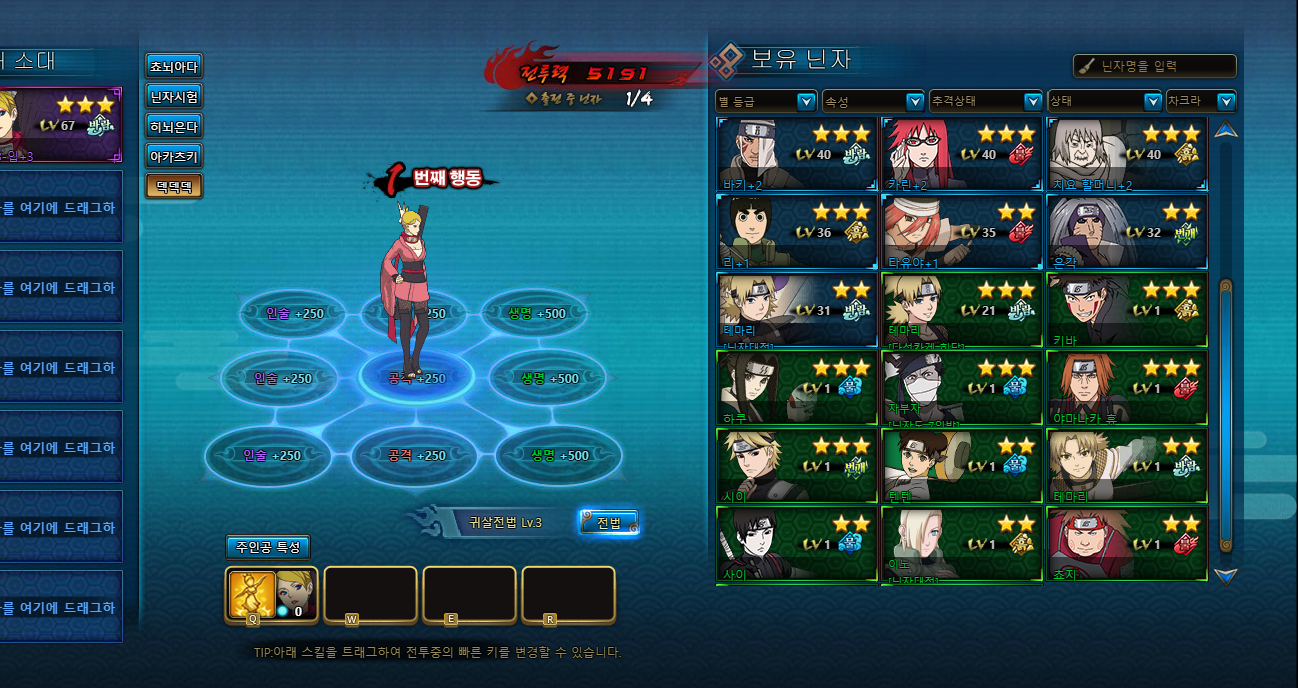
Task: Select the 덱덱덱 team preset
Action: coord(174,186)
